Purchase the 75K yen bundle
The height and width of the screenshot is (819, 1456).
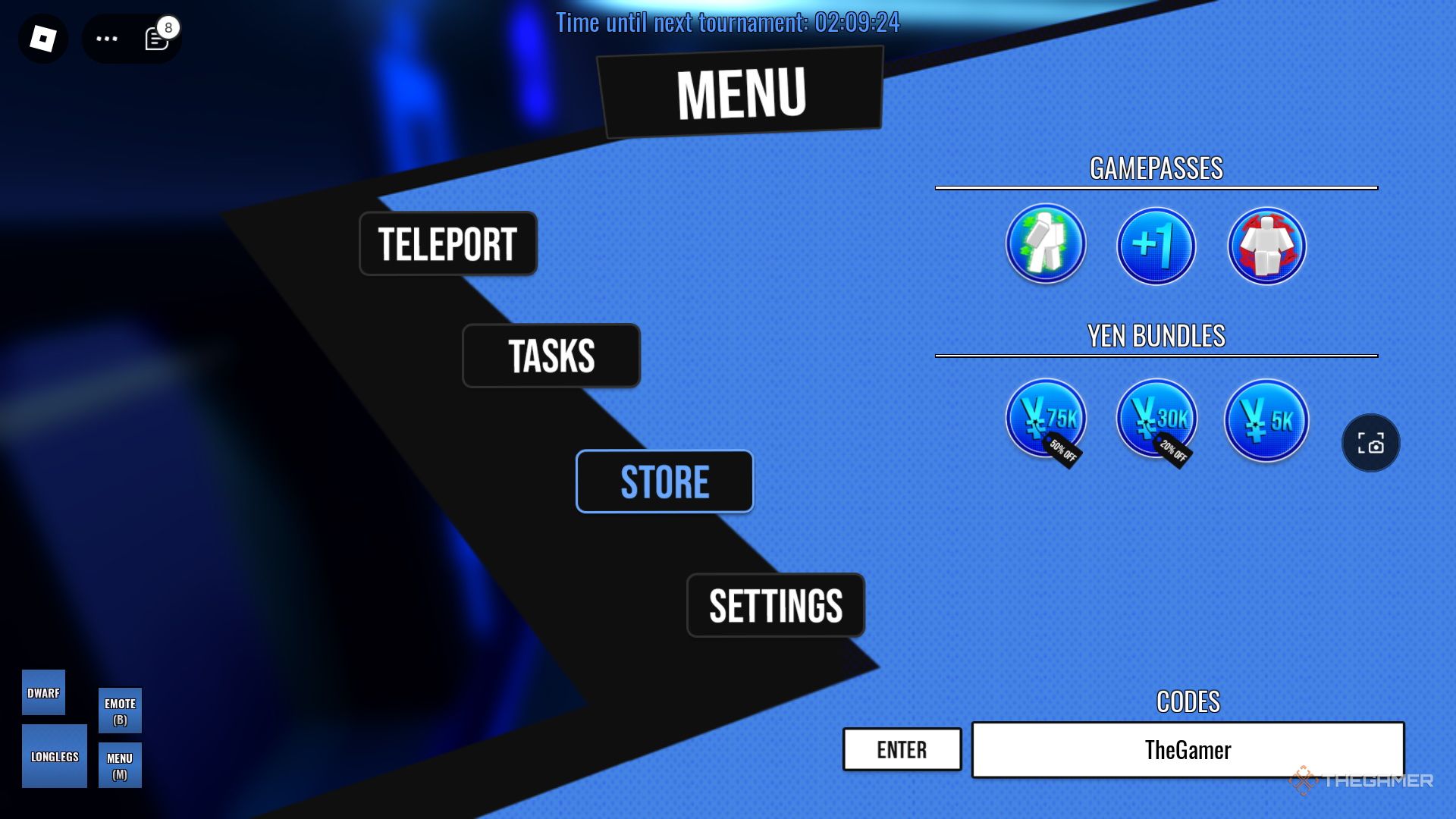(x=1046, y=419)
